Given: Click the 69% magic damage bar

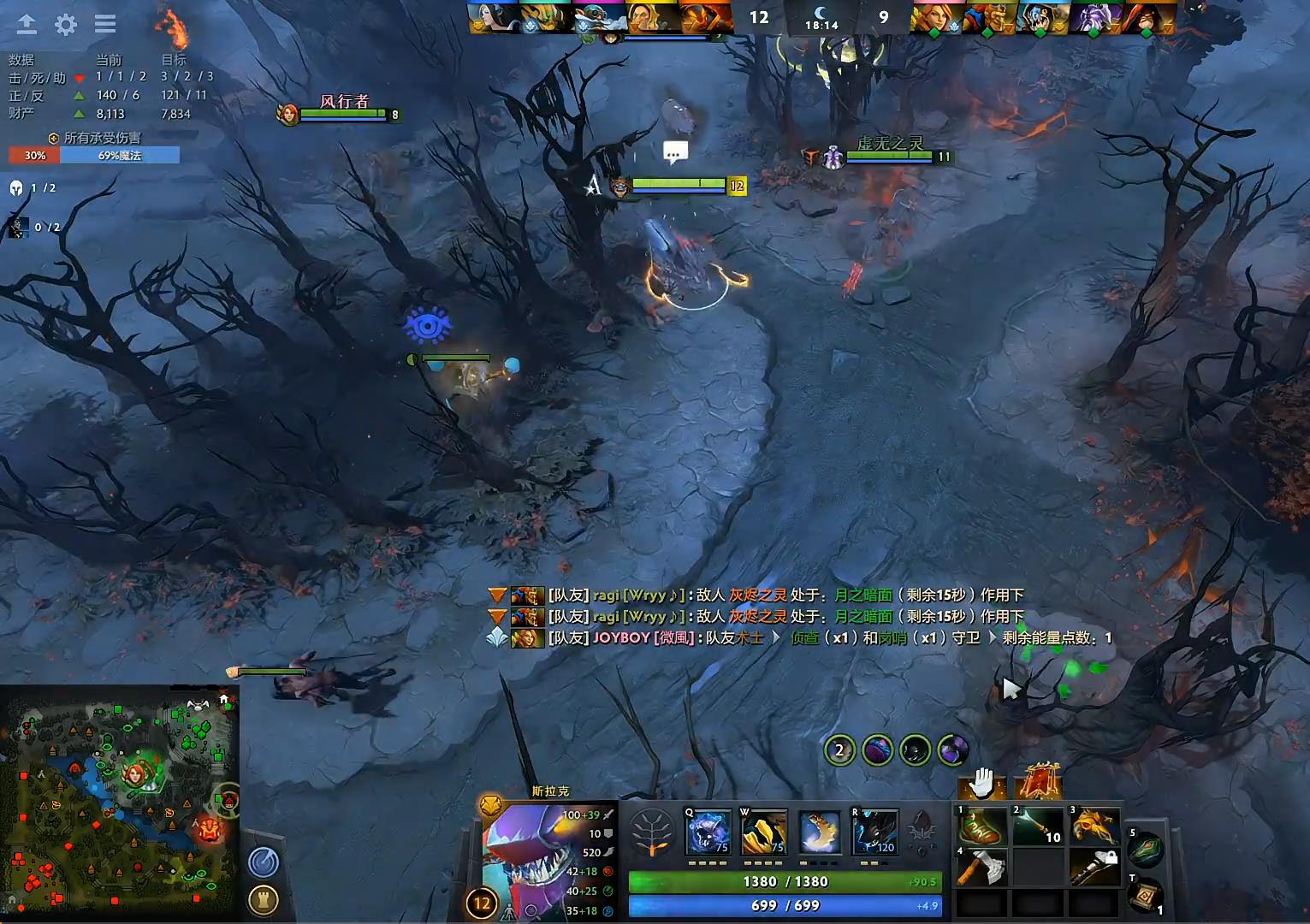Looking at the screenshot, I should tap(120, 155).
